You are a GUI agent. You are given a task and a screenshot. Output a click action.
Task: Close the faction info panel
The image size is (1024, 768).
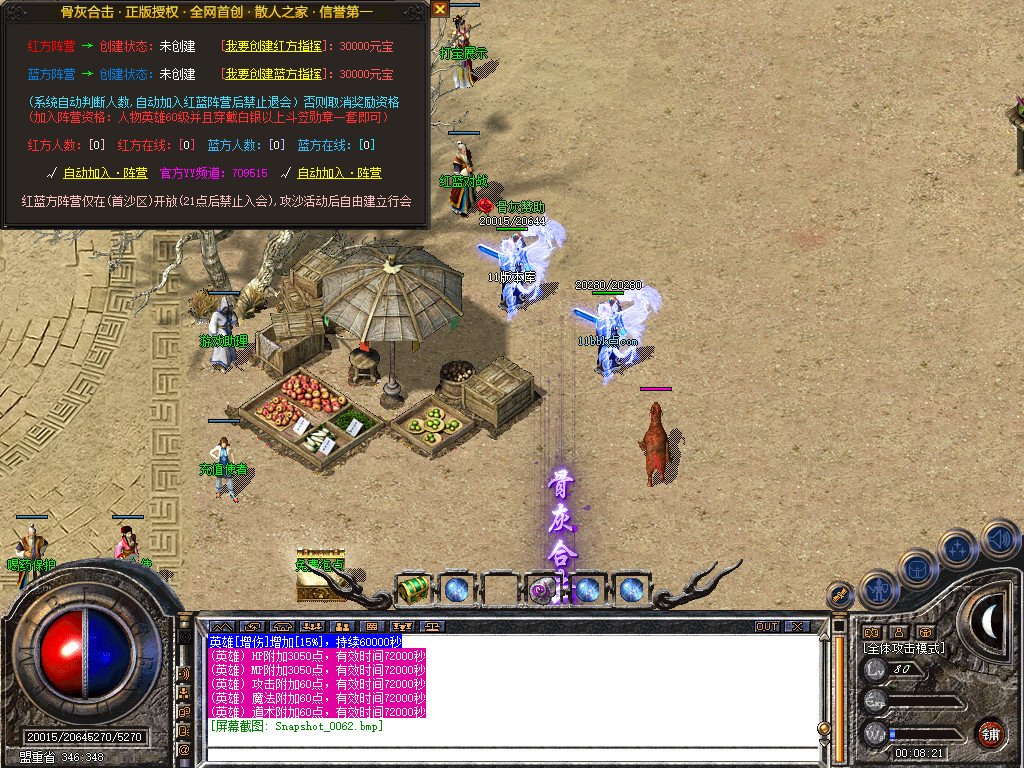click(x=440, y=9)
